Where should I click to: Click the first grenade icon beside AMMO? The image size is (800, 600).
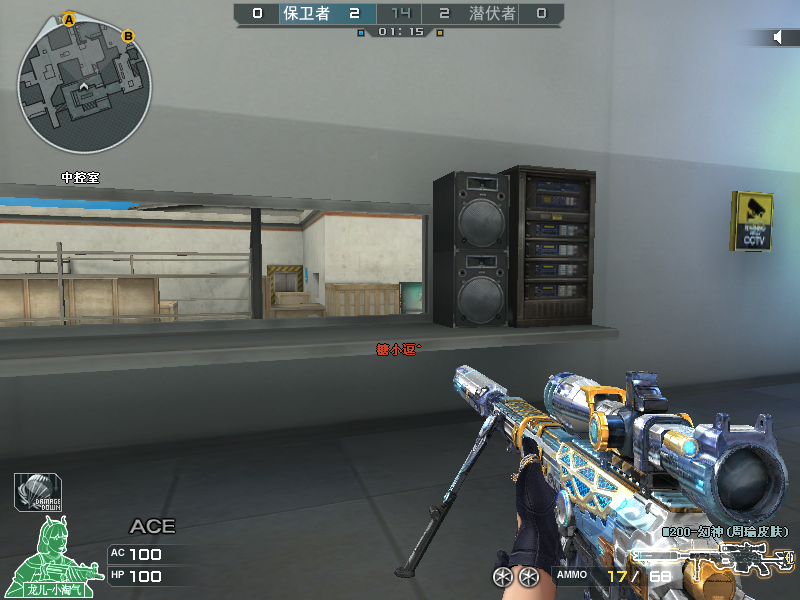coord(502,576)
